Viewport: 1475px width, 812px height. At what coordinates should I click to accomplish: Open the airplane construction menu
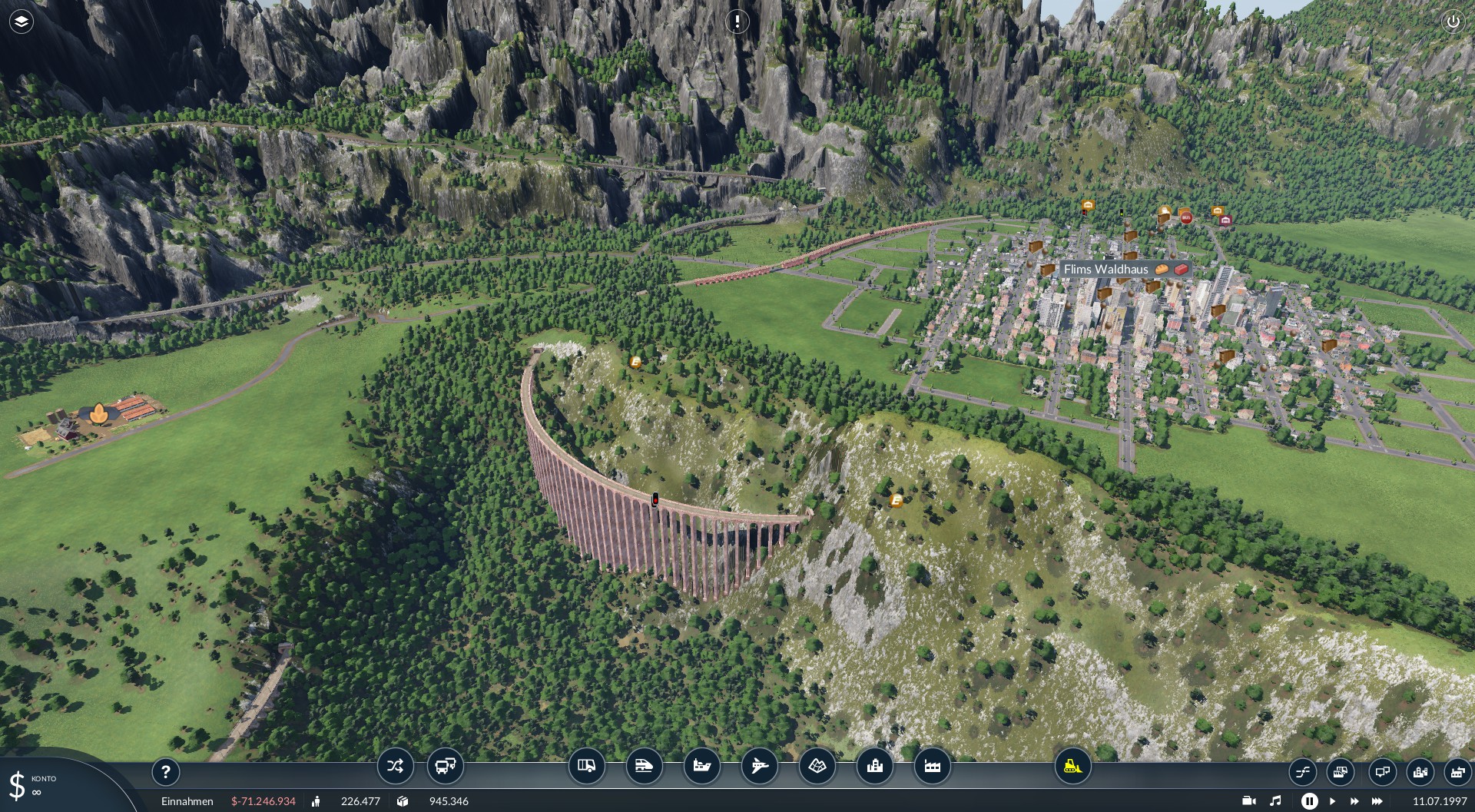[760, 766]
